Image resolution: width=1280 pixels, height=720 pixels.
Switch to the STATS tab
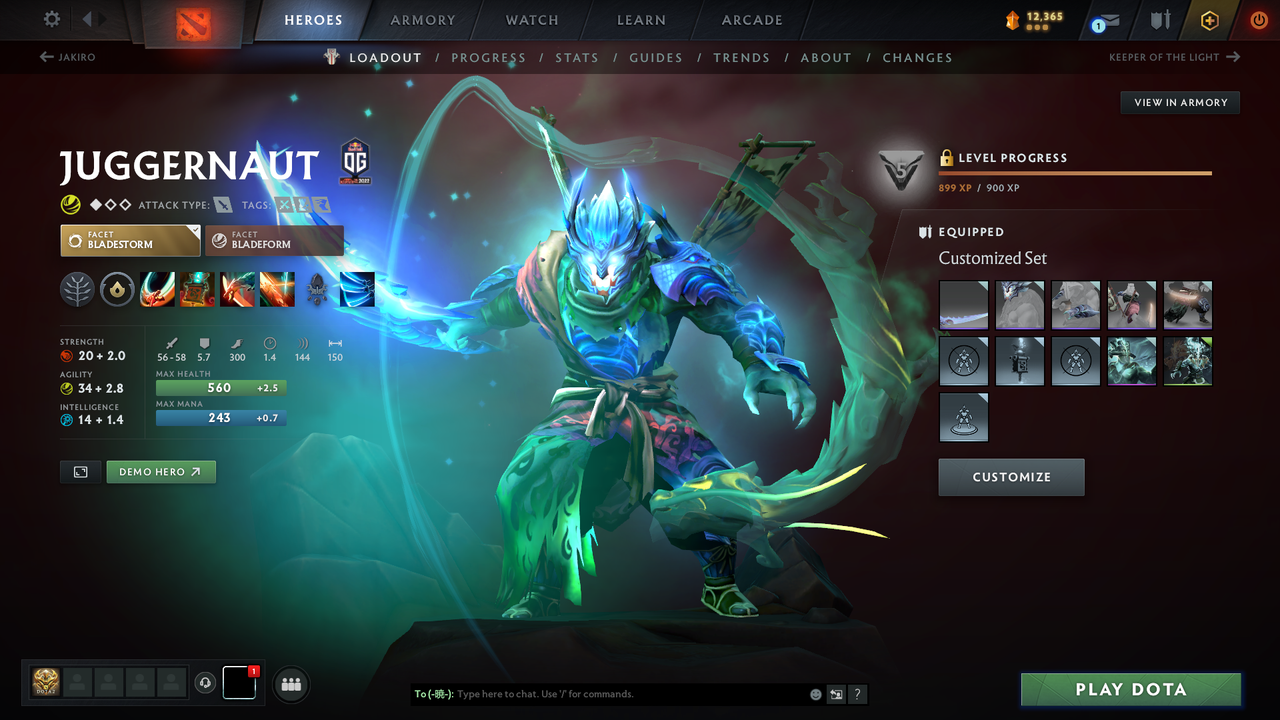click(577, 57)
